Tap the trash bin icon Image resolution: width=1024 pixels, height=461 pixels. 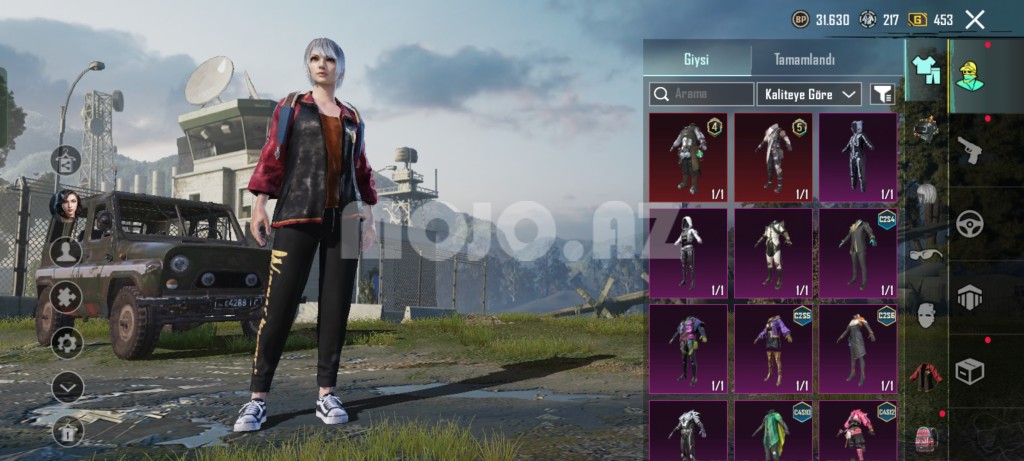click(x=67, y=431)
